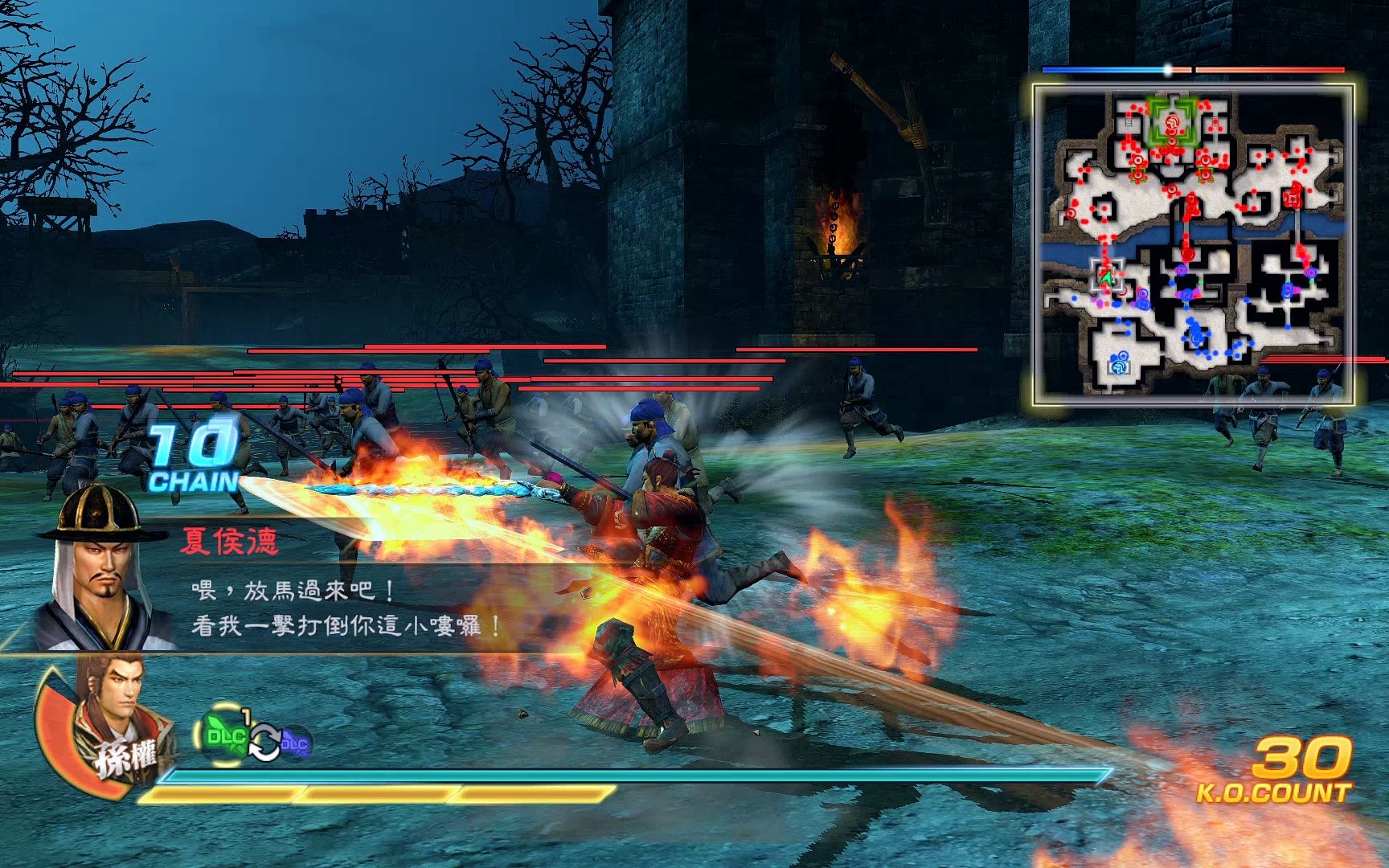The image size is (1389, 868).
Task: Click the player arrow marker on minimap
Action: click(x=1106, y=278)
